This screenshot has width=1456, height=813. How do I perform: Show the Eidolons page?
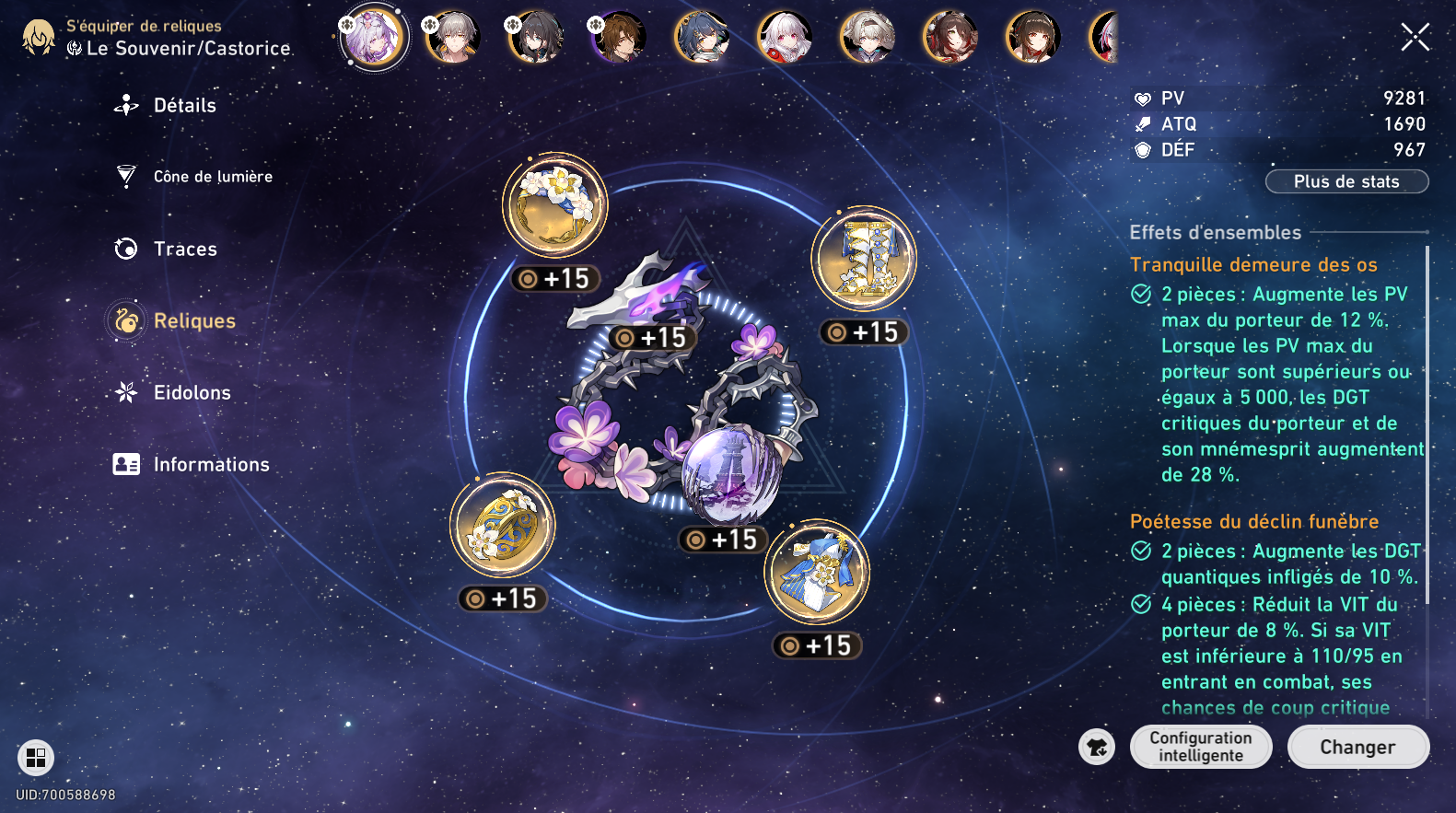(192, 392)
